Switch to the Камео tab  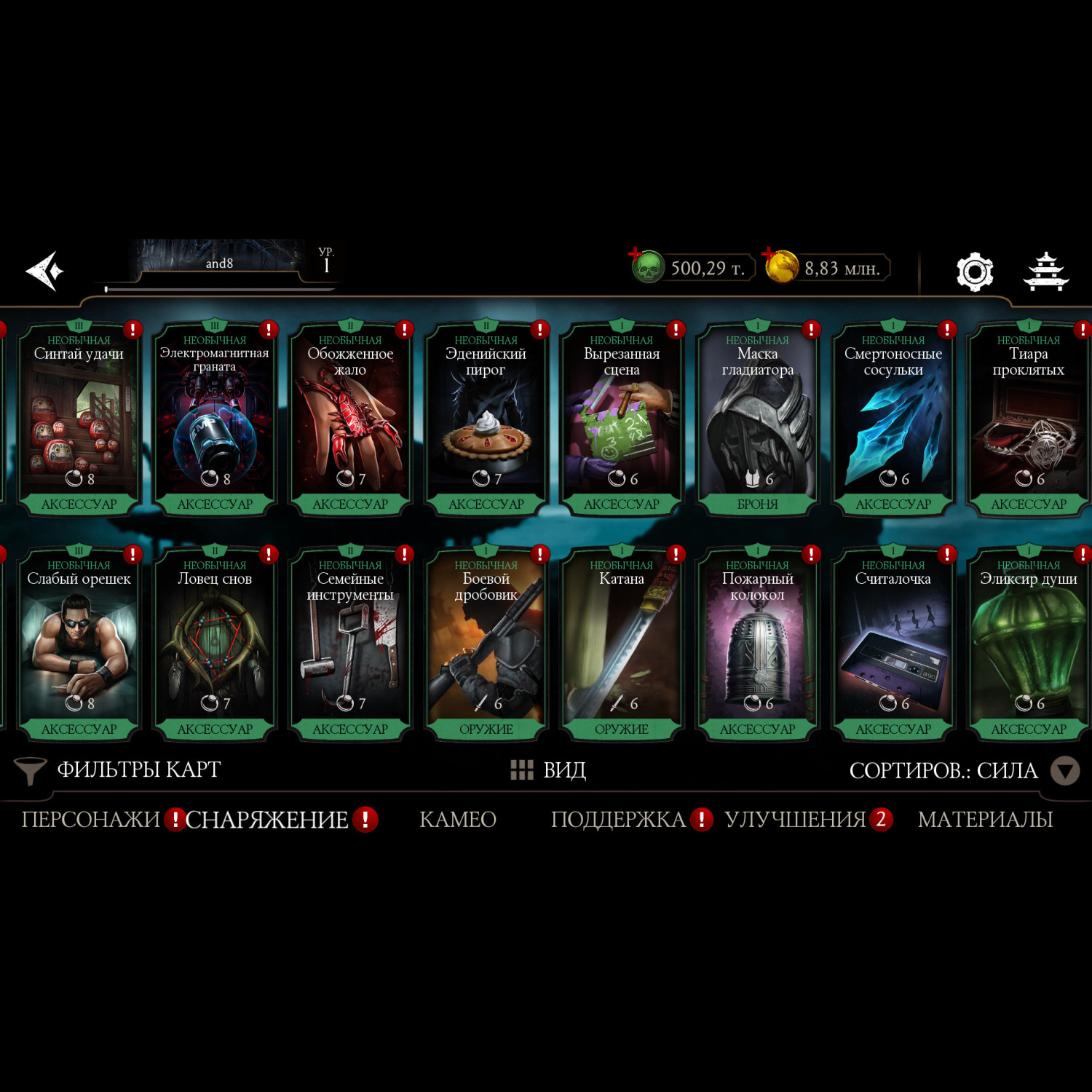(x=458, y=820)
